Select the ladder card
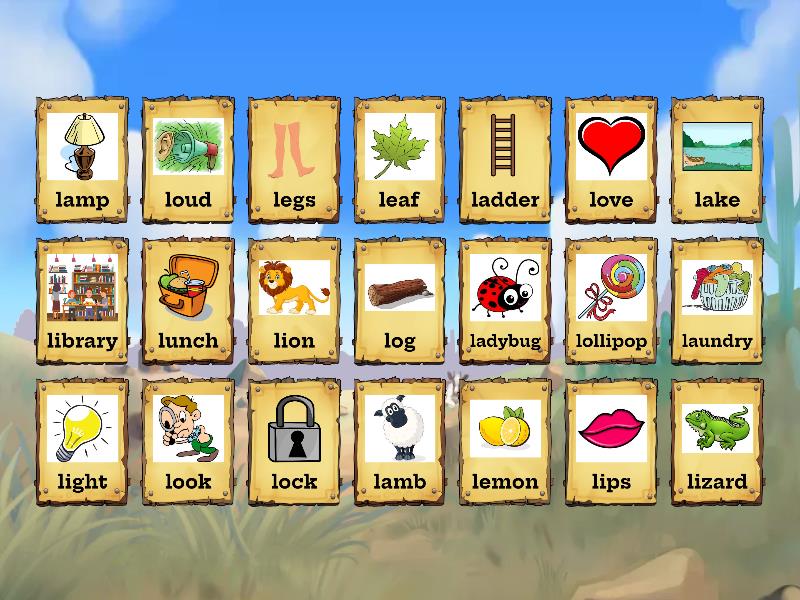800x600 pixels. [505, 160]
